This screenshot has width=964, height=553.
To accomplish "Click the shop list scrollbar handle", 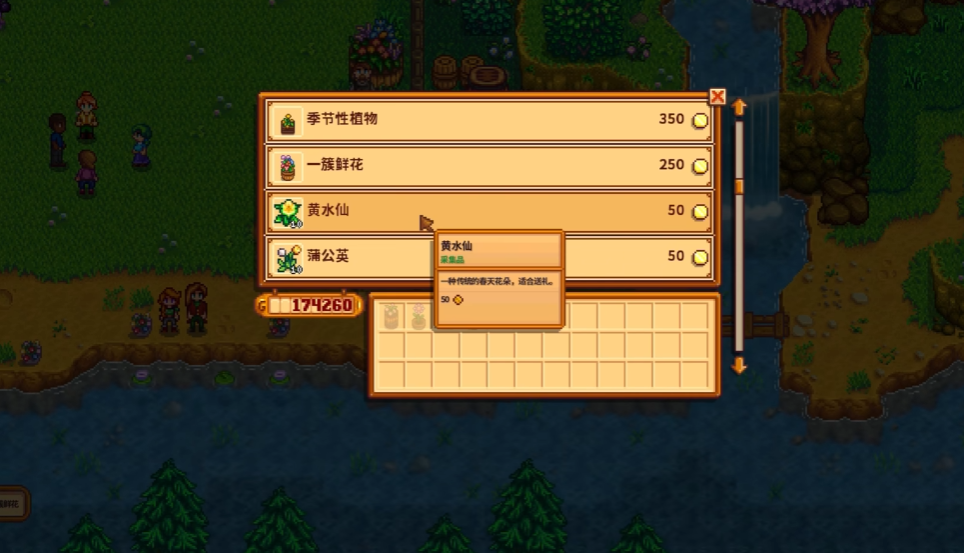I will [740, 187].
